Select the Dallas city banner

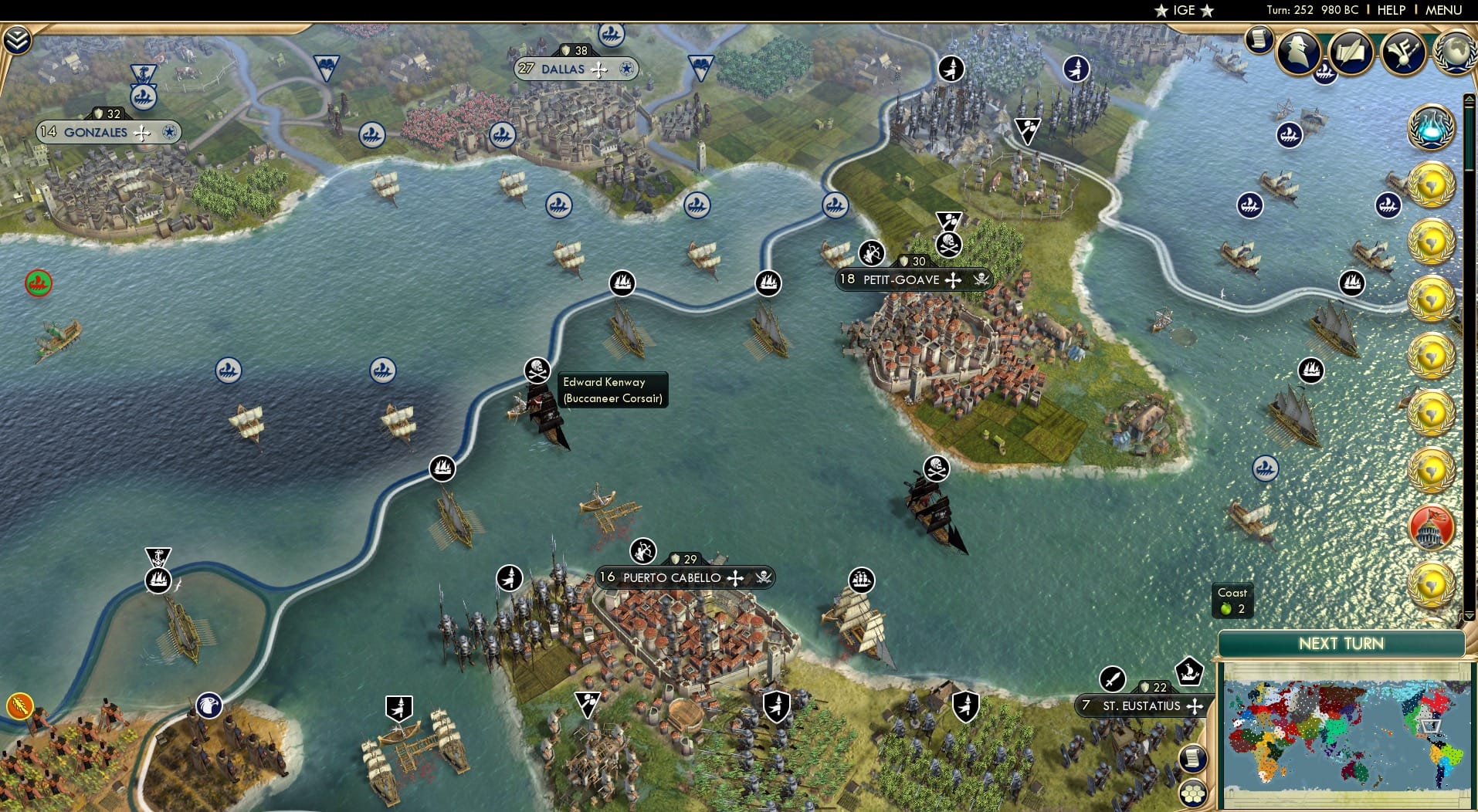click(575, 69)
